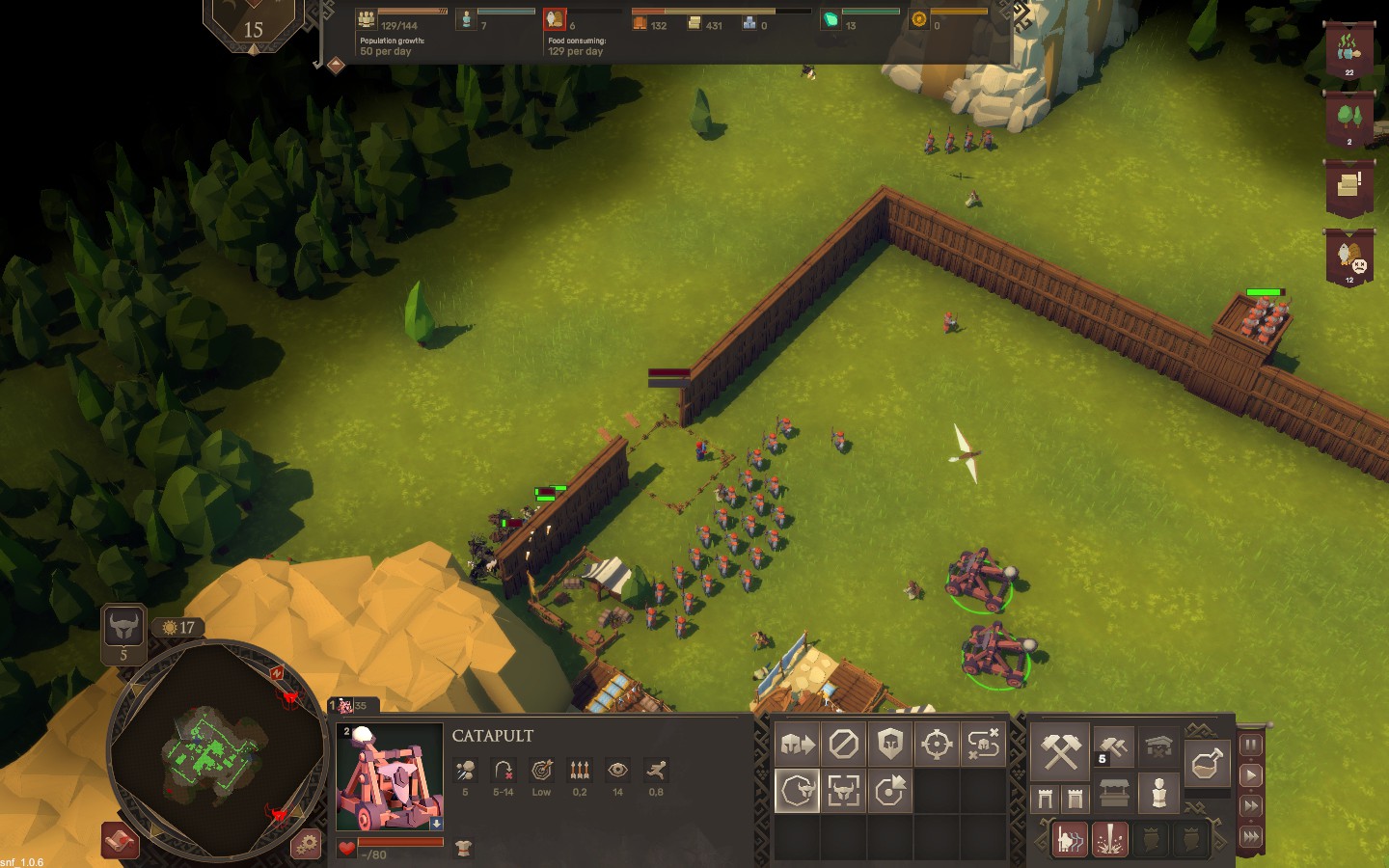Click the market stall building icon

[x=1114, y=794]
